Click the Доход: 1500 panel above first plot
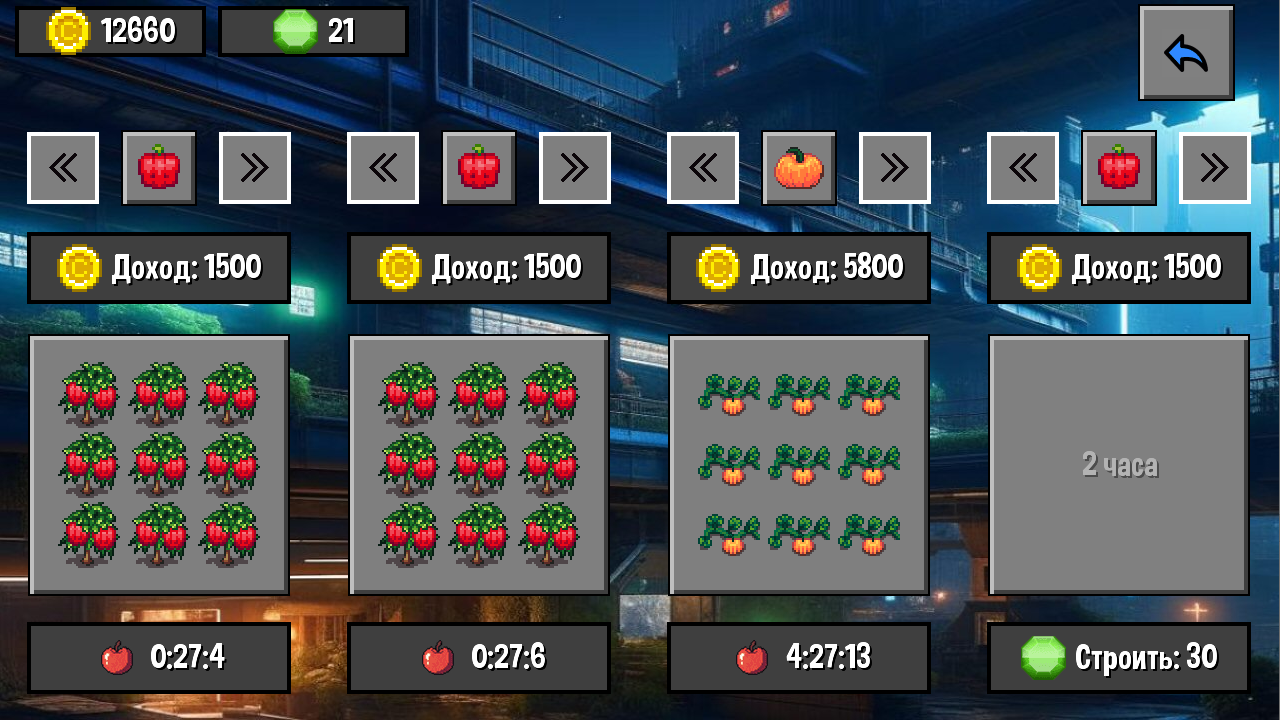The image size is (1280, 720). (158, 267)
